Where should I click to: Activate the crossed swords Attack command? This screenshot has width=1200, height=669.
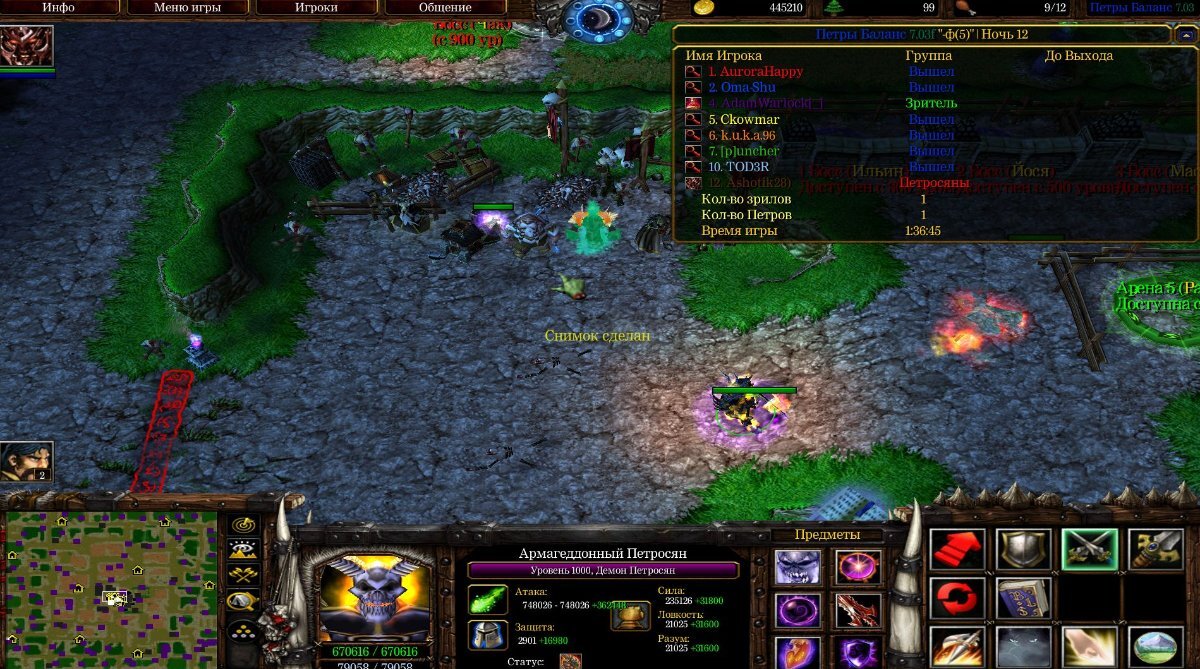click(1090, 549)
